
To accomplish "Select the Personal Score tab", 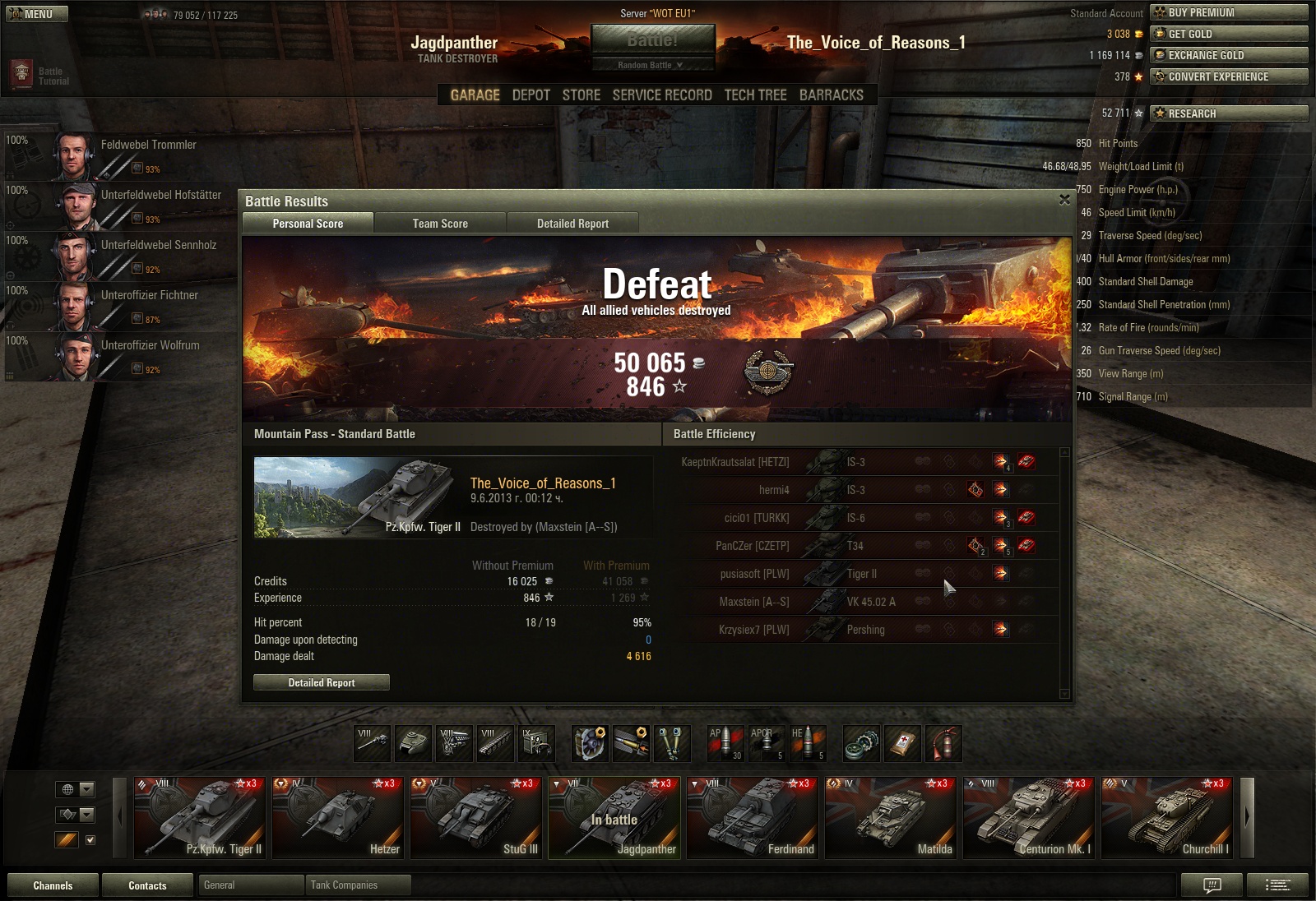I will coord(308,223).
